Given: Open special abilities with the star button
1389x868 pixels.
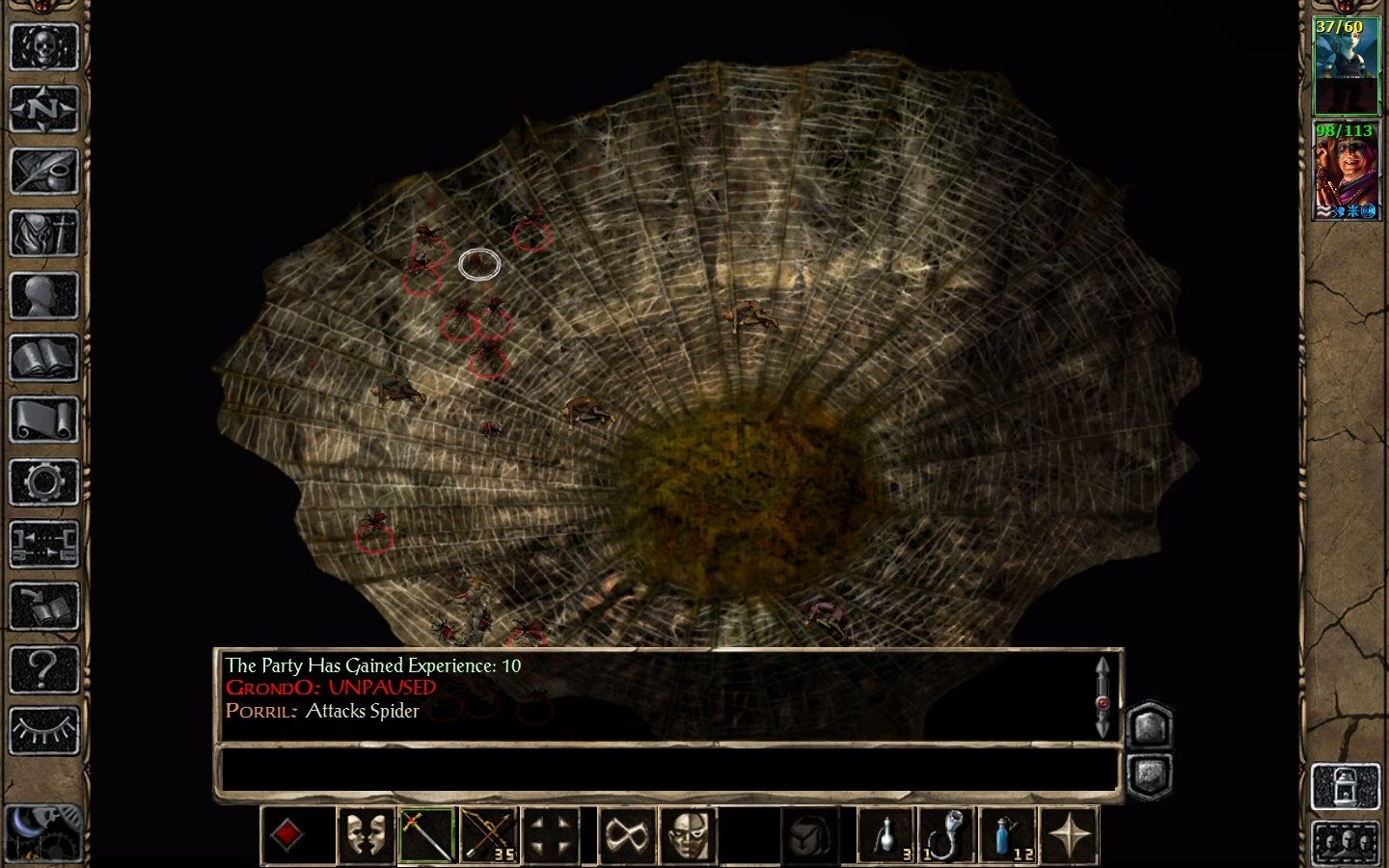Looking at the screenshot, I should point(1070,835).
